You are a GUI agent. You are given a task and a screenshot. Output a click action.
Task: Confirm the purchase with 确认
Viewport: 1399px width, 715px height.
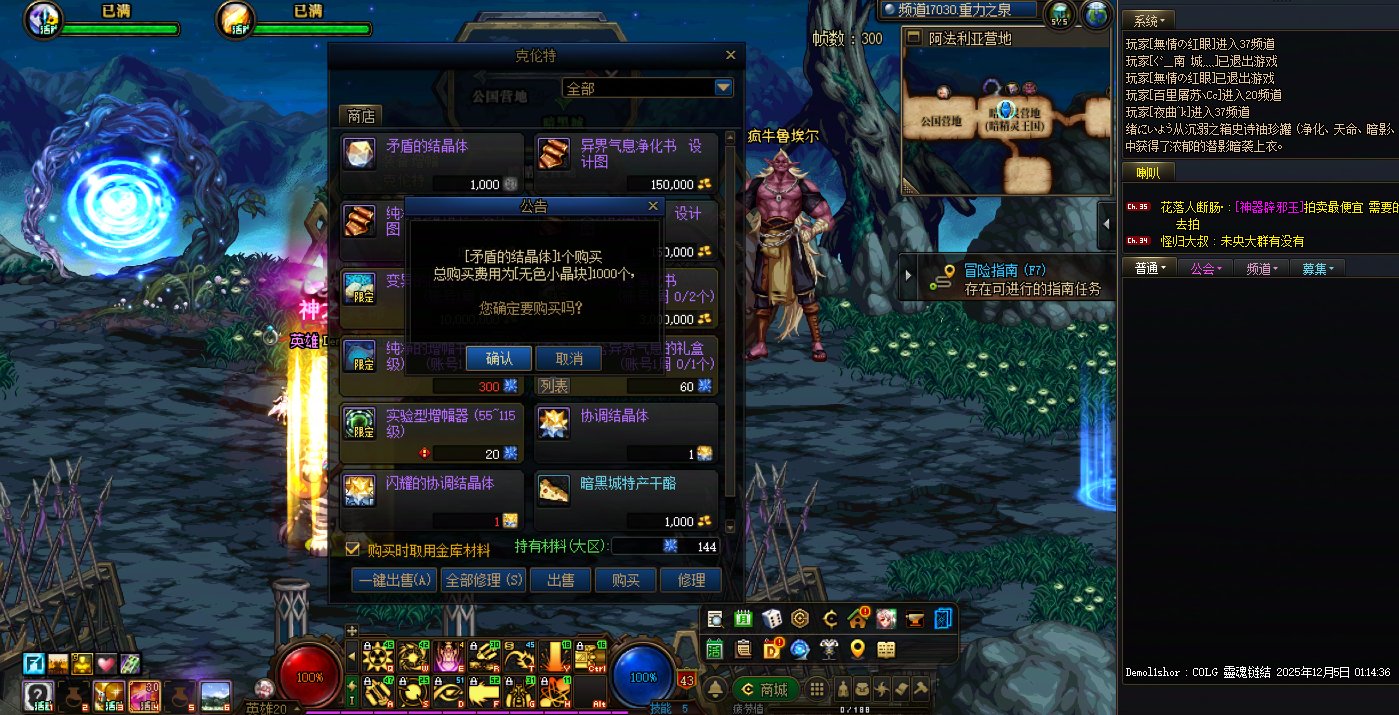coord(498,359)
